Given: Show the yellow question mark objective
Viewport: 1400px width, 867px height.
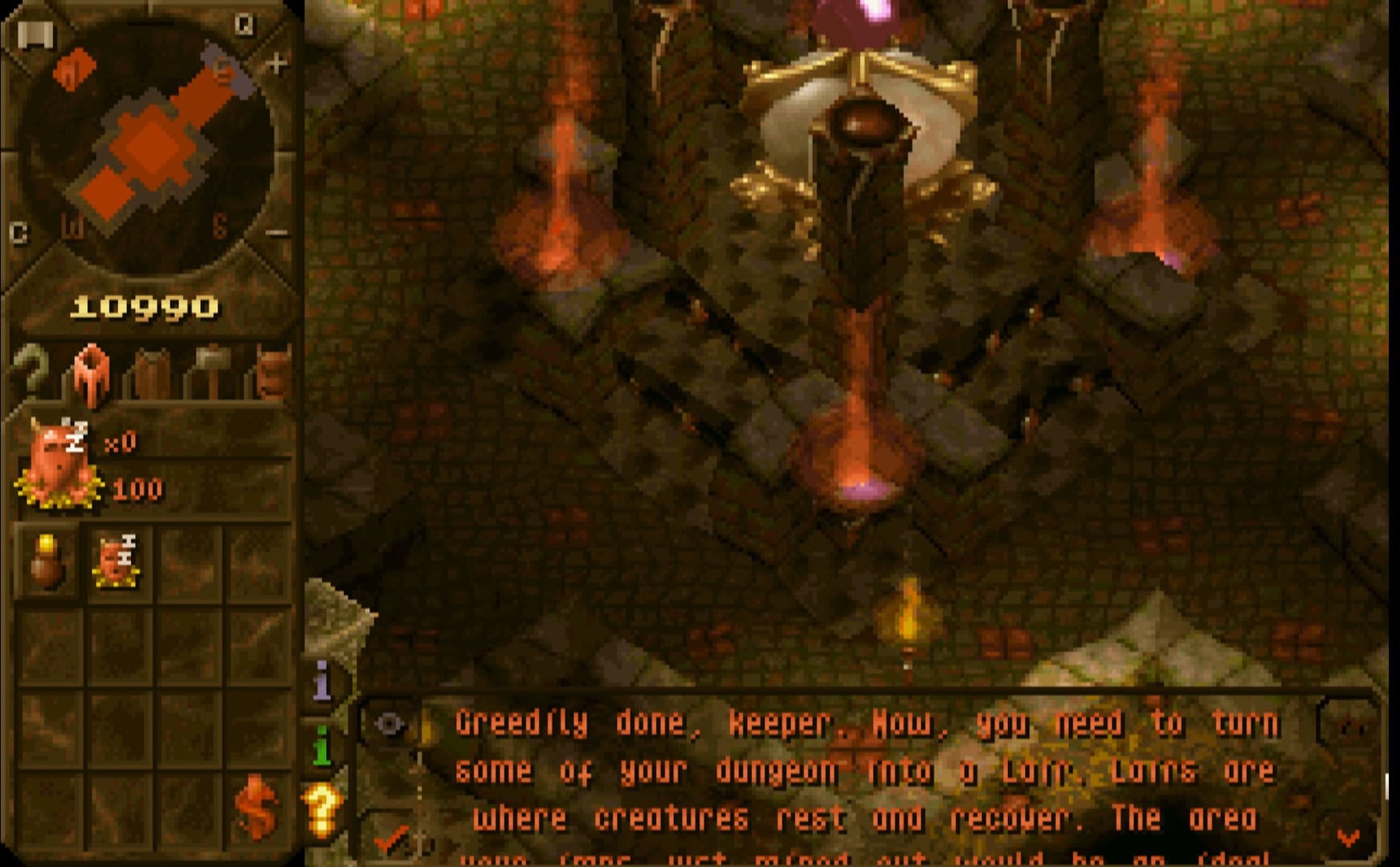Looking at the screenshot, I should [x=323, y=811].
